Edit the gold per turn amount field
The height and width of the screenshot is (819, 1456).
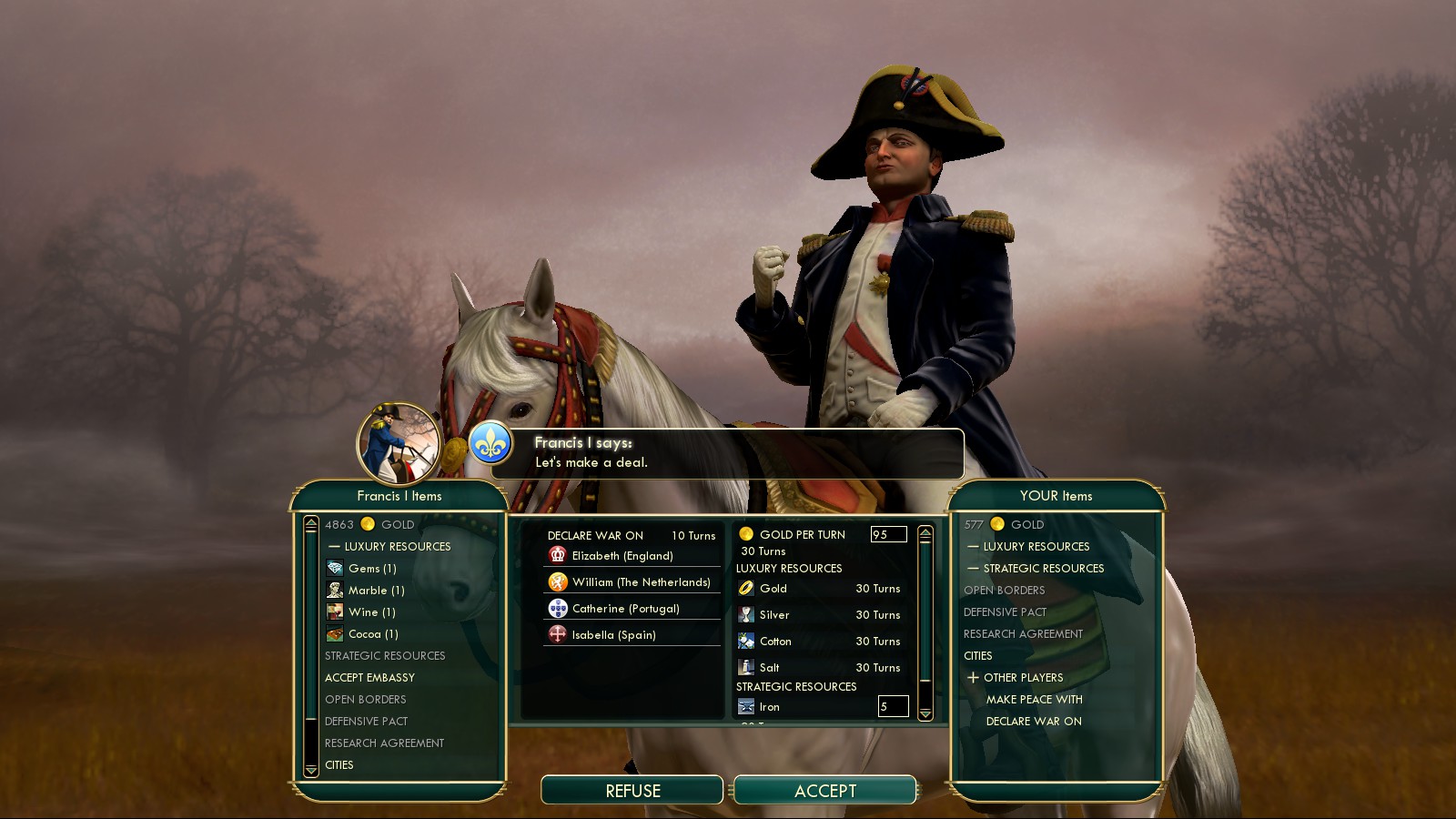coord(888,535)
